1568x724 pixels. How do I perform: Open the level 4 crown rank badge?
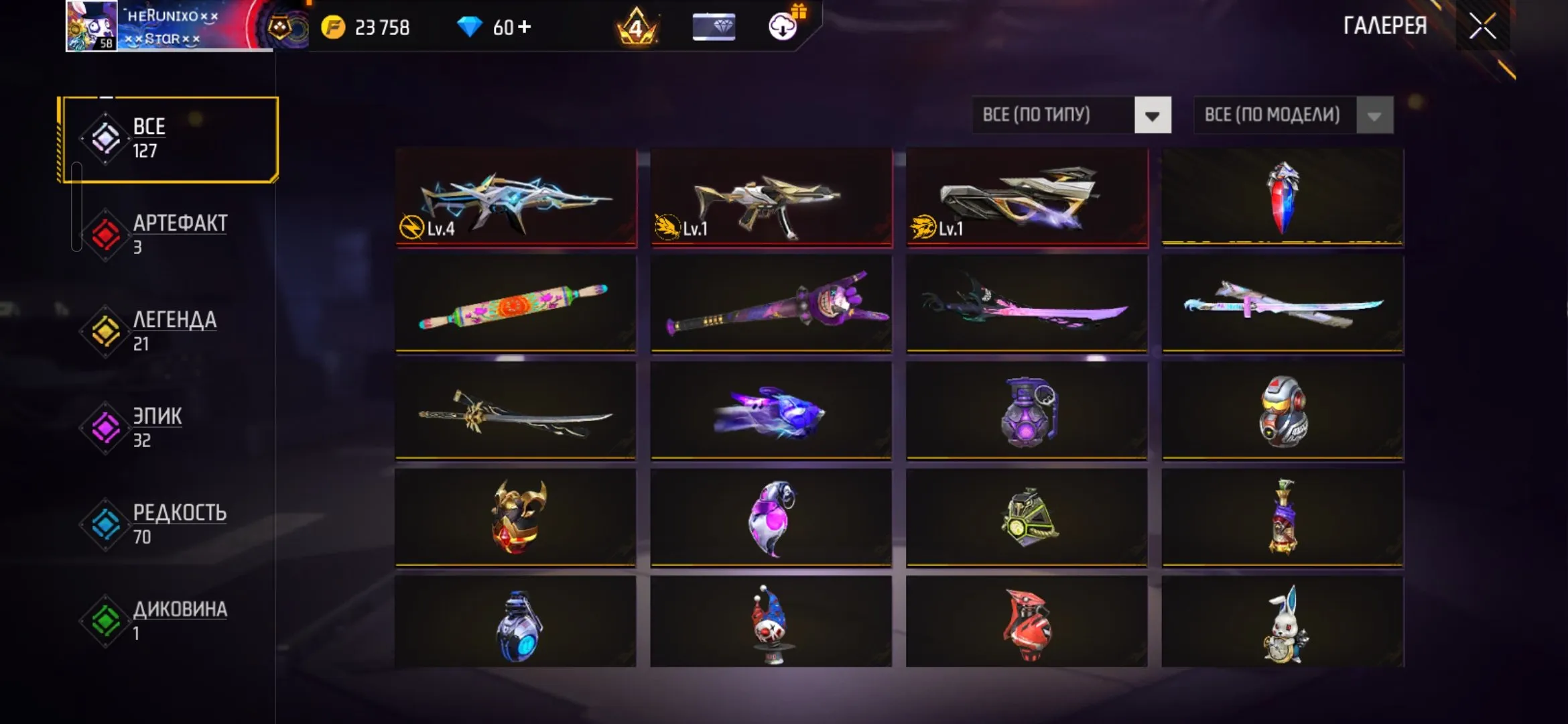637,27
